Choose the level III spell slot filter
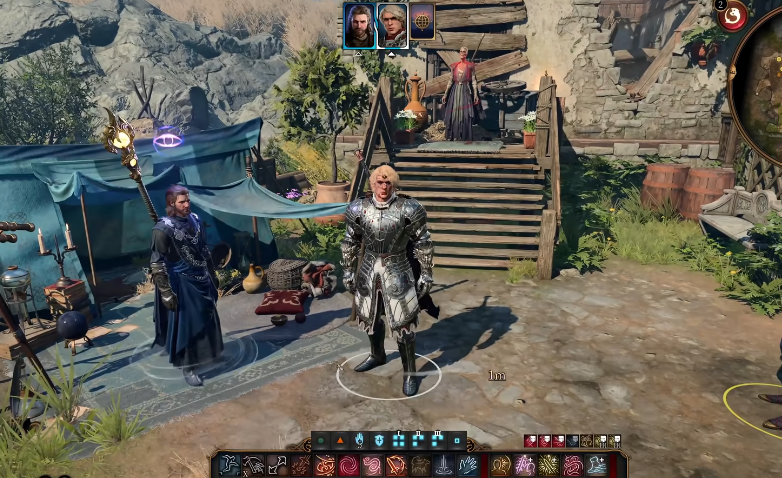This screenshot has height=478, width=782. click(437, 440)
